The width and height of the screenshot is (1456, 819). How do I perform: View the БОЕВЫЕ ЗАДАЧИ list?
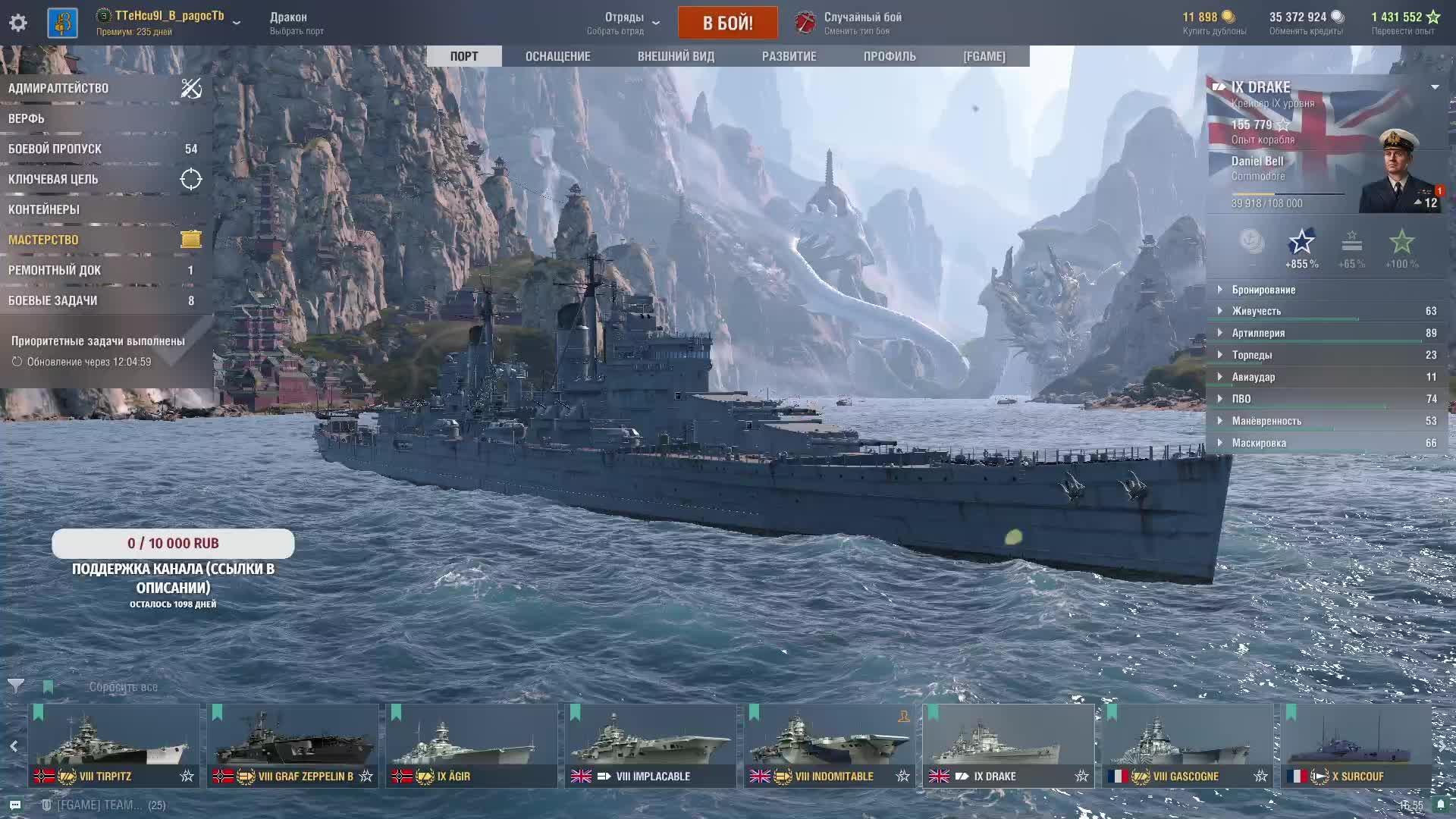53,300
